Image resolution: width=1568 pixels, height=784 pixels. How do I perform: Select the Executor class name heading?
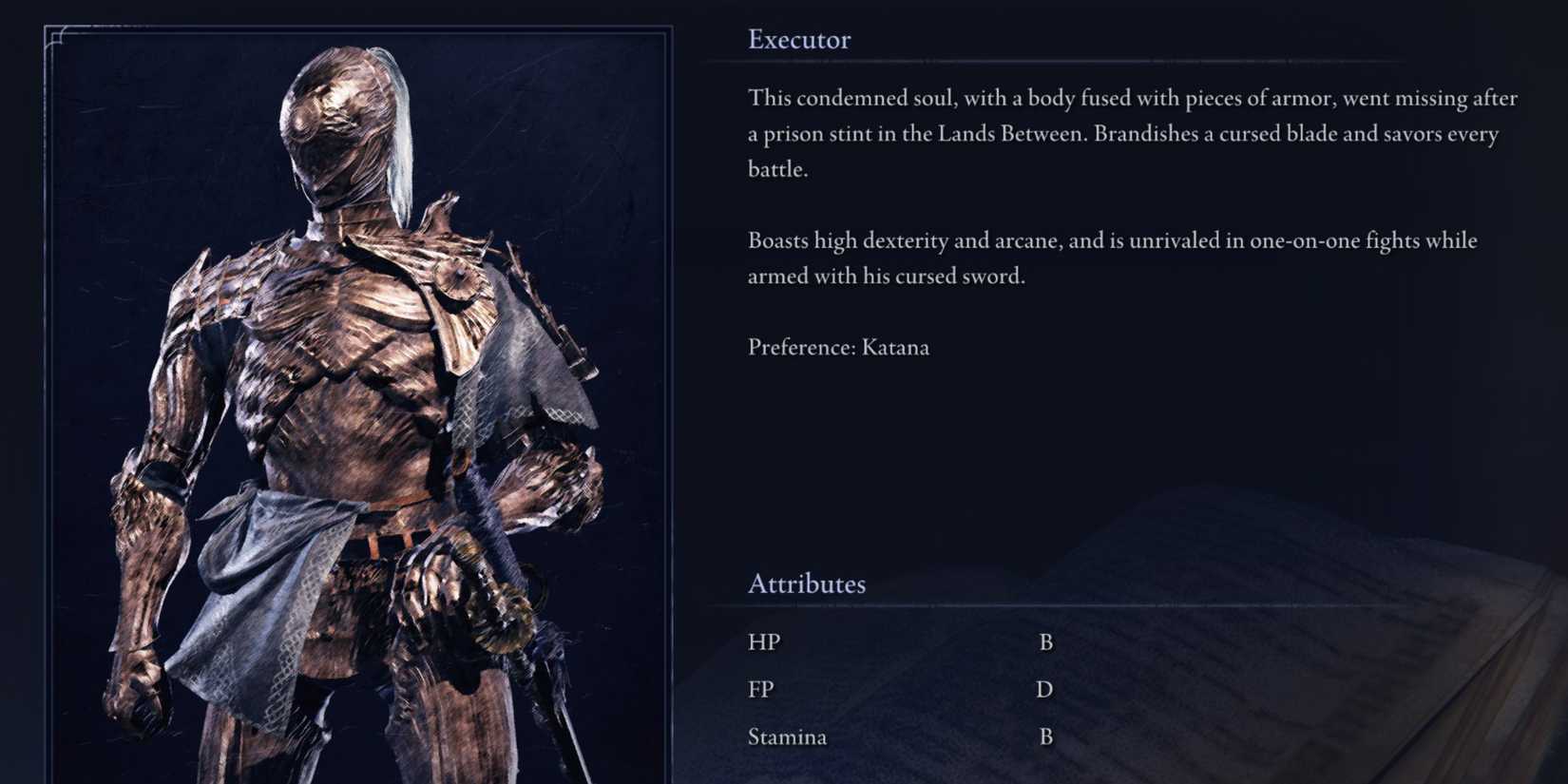(799, 39)
